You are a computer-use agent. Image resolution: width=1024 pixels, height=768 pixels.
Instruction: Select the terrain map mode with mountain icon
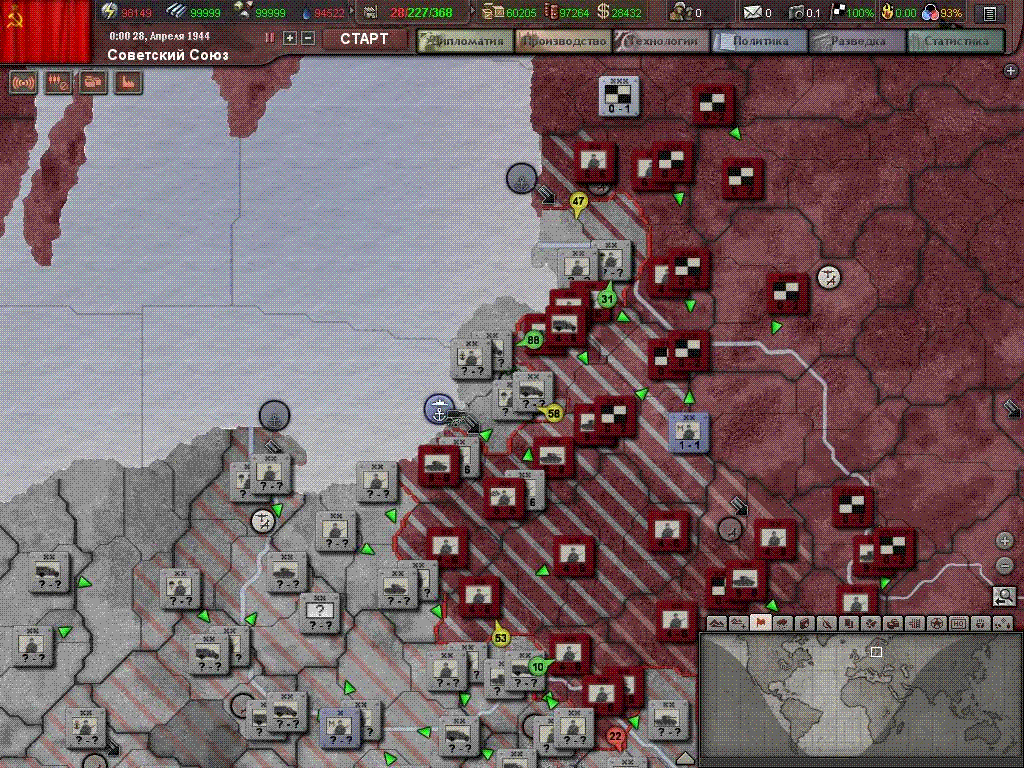pyautogui.click(x=716, y=623)
